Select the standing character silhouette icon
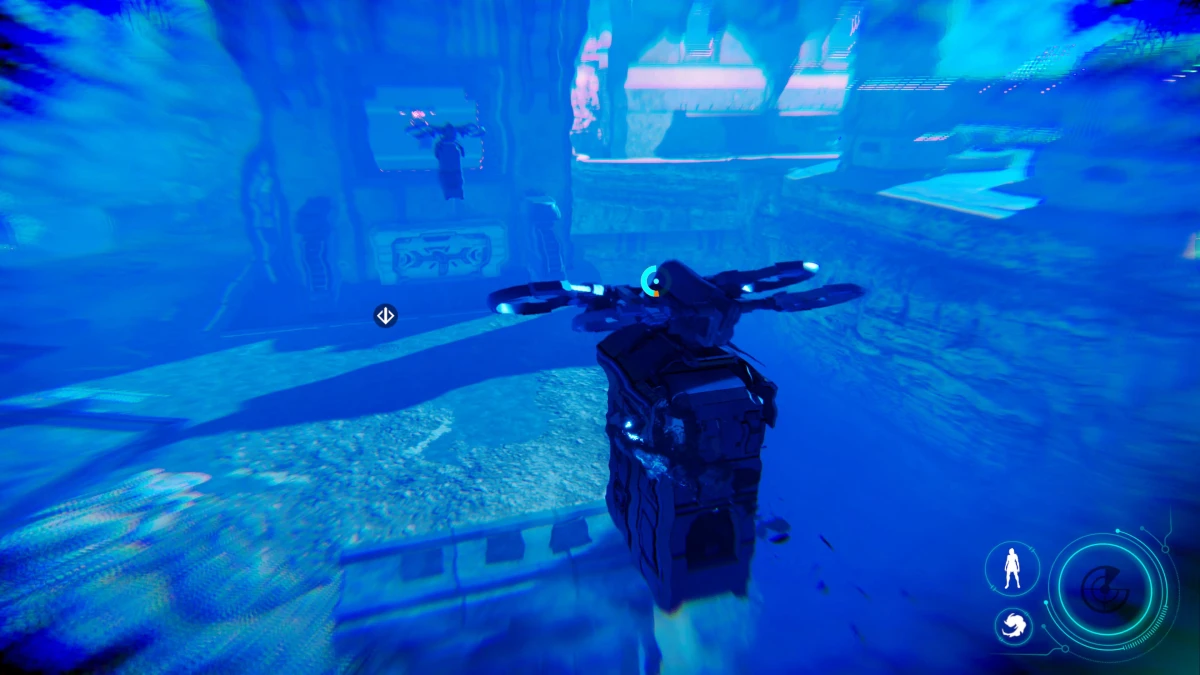The width and height of the screenshot is (1200, 675). [x=1012, y=568]
